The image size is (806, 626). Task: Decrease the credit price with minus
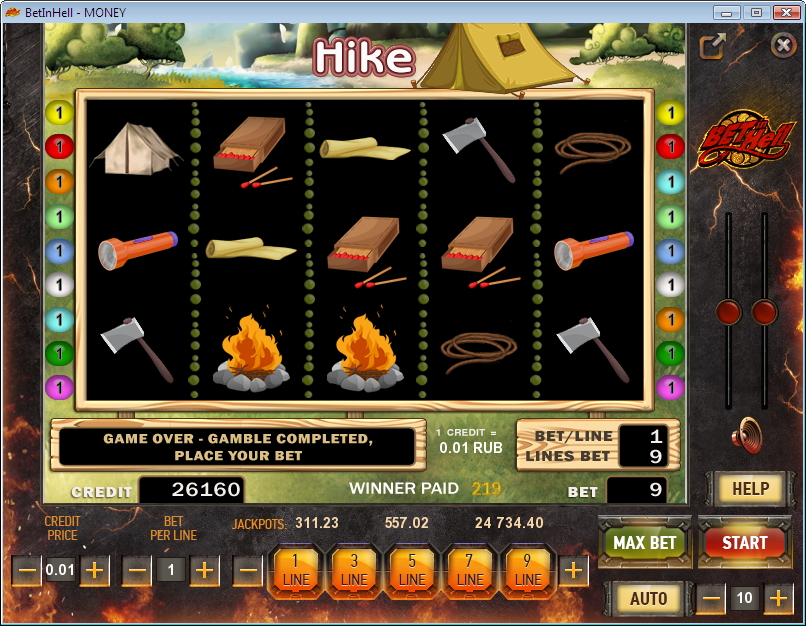[27, 571]
